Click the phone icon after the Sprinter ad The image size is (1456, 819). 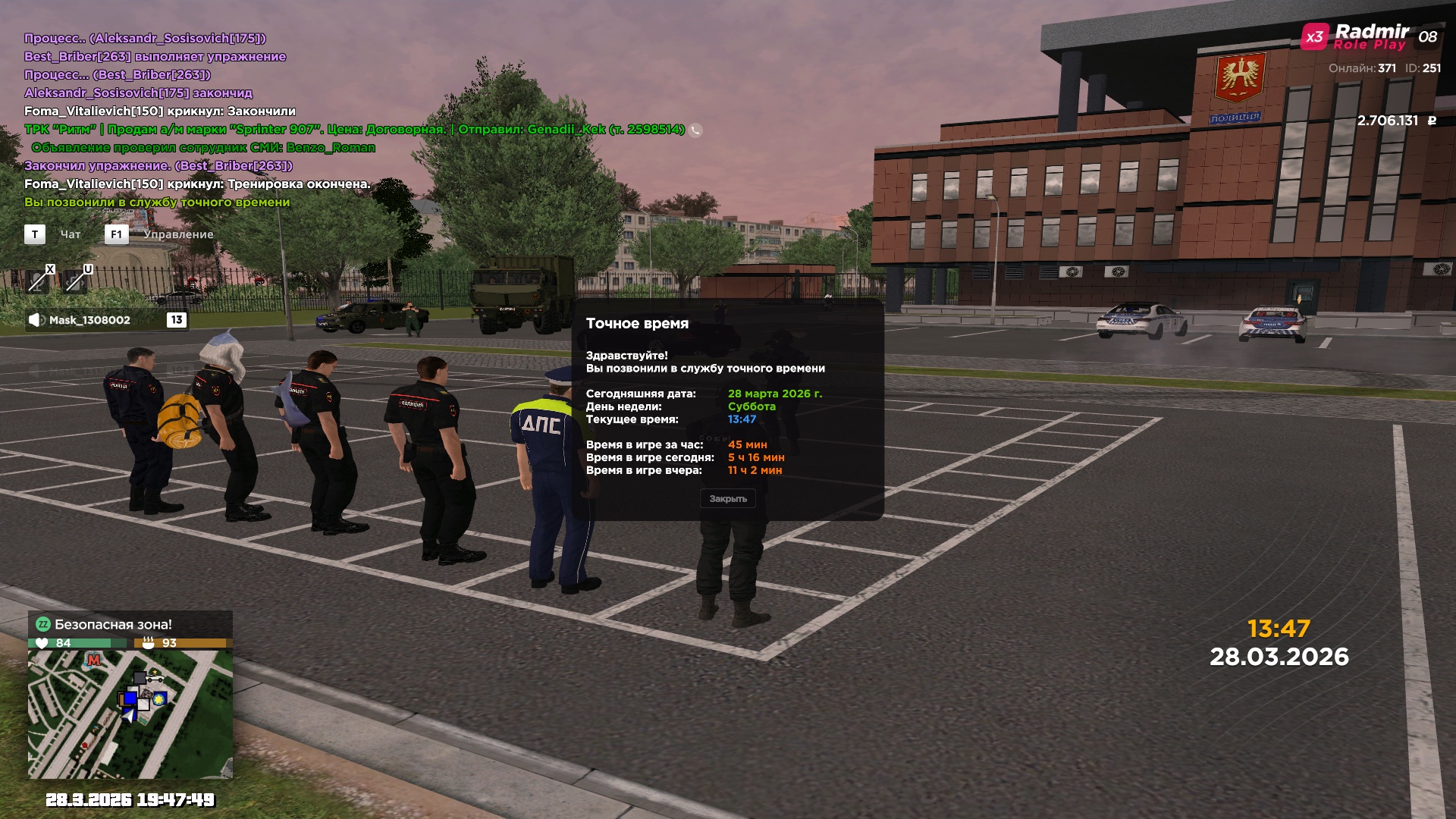695,130
